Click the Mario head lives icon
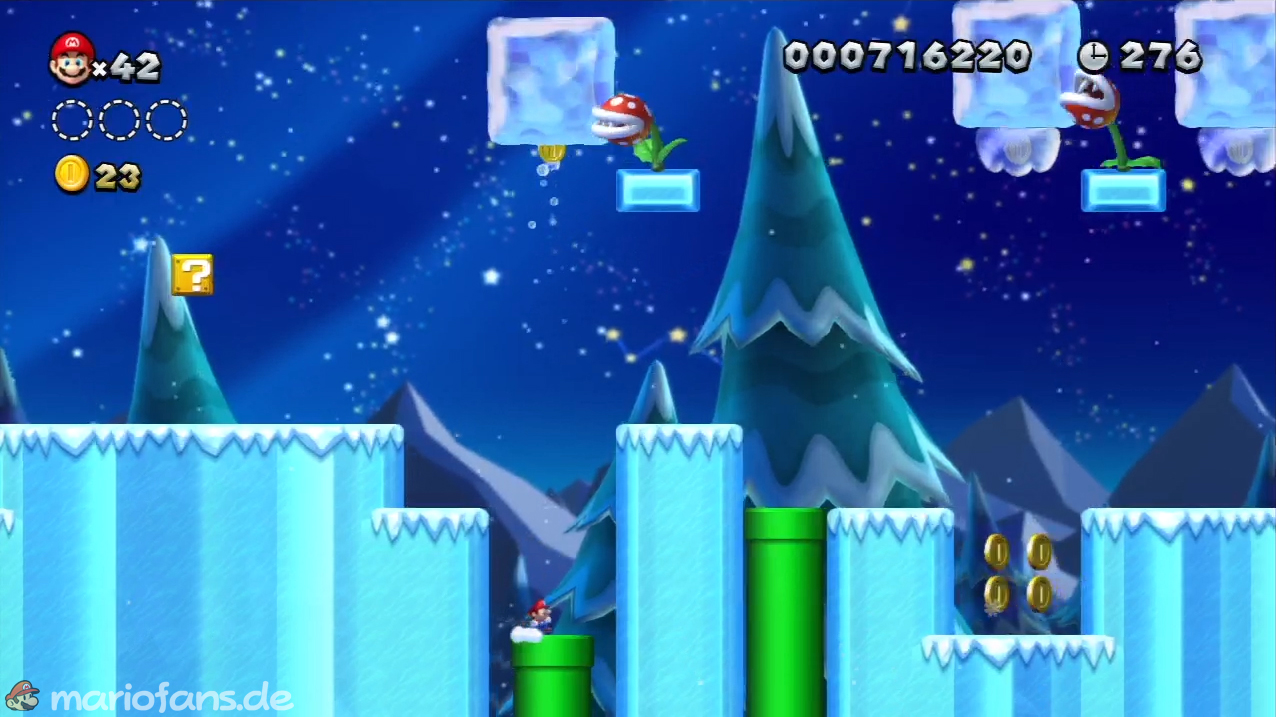 (71, 58)
